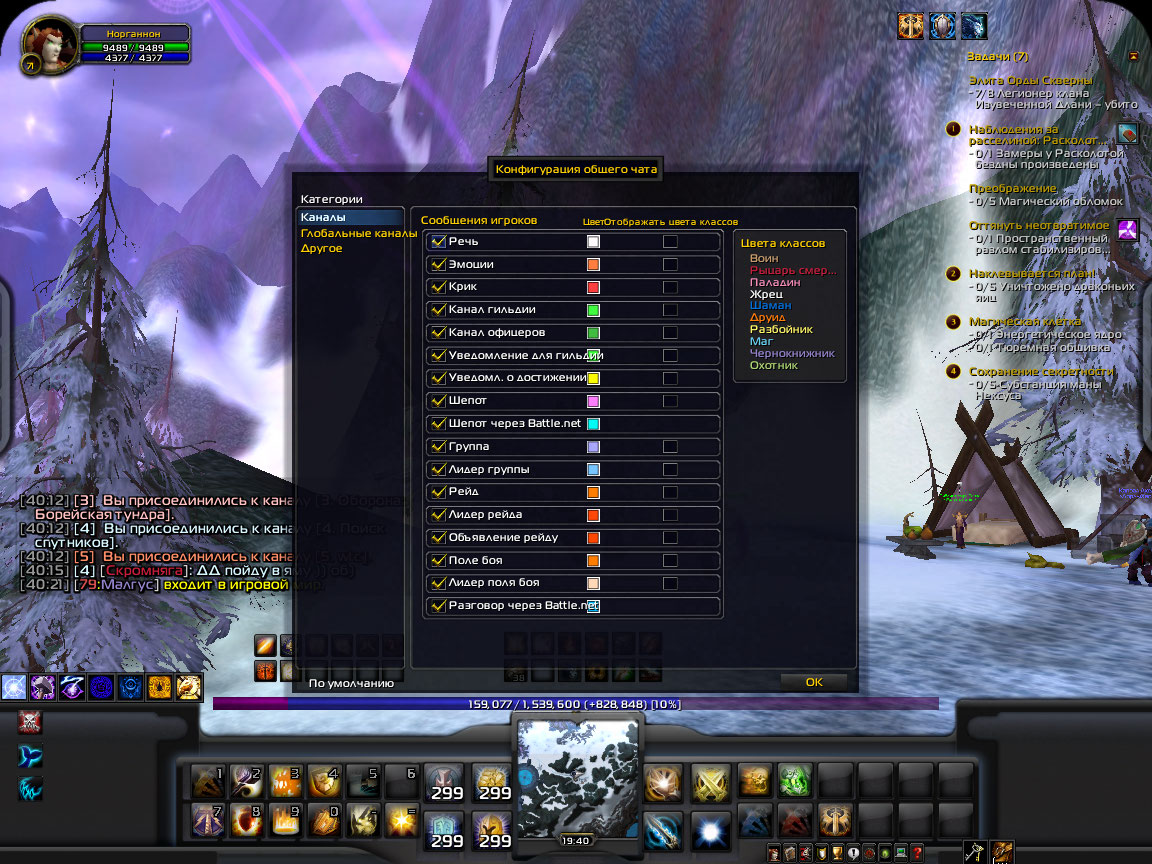Open the pink Шепот color swatch
The height and width of the screenshot is (864, 1152).
(593, 401)
